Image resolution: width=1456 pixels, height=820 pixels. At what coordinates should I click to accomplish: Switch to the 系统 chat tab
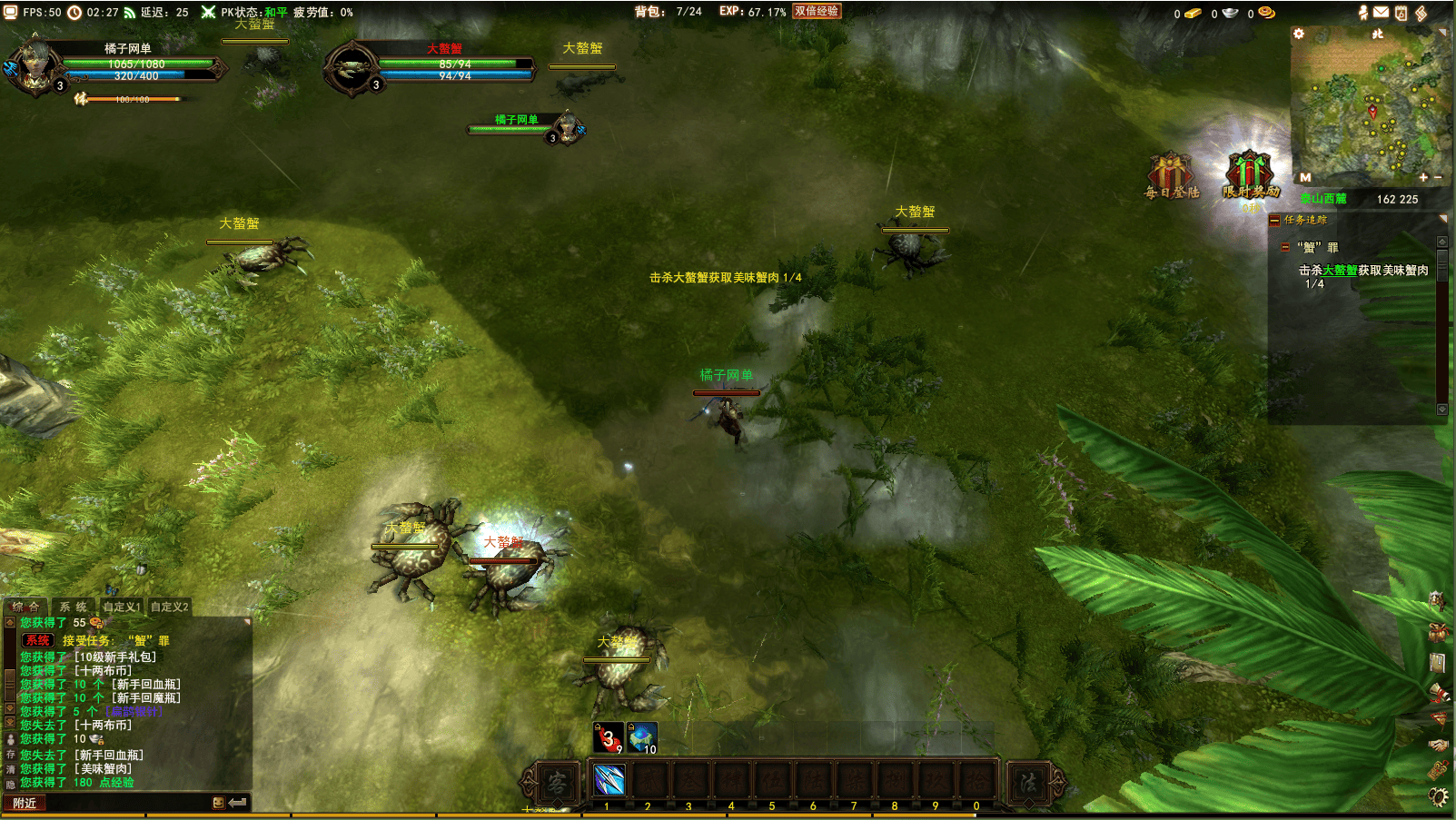(74, 607)
